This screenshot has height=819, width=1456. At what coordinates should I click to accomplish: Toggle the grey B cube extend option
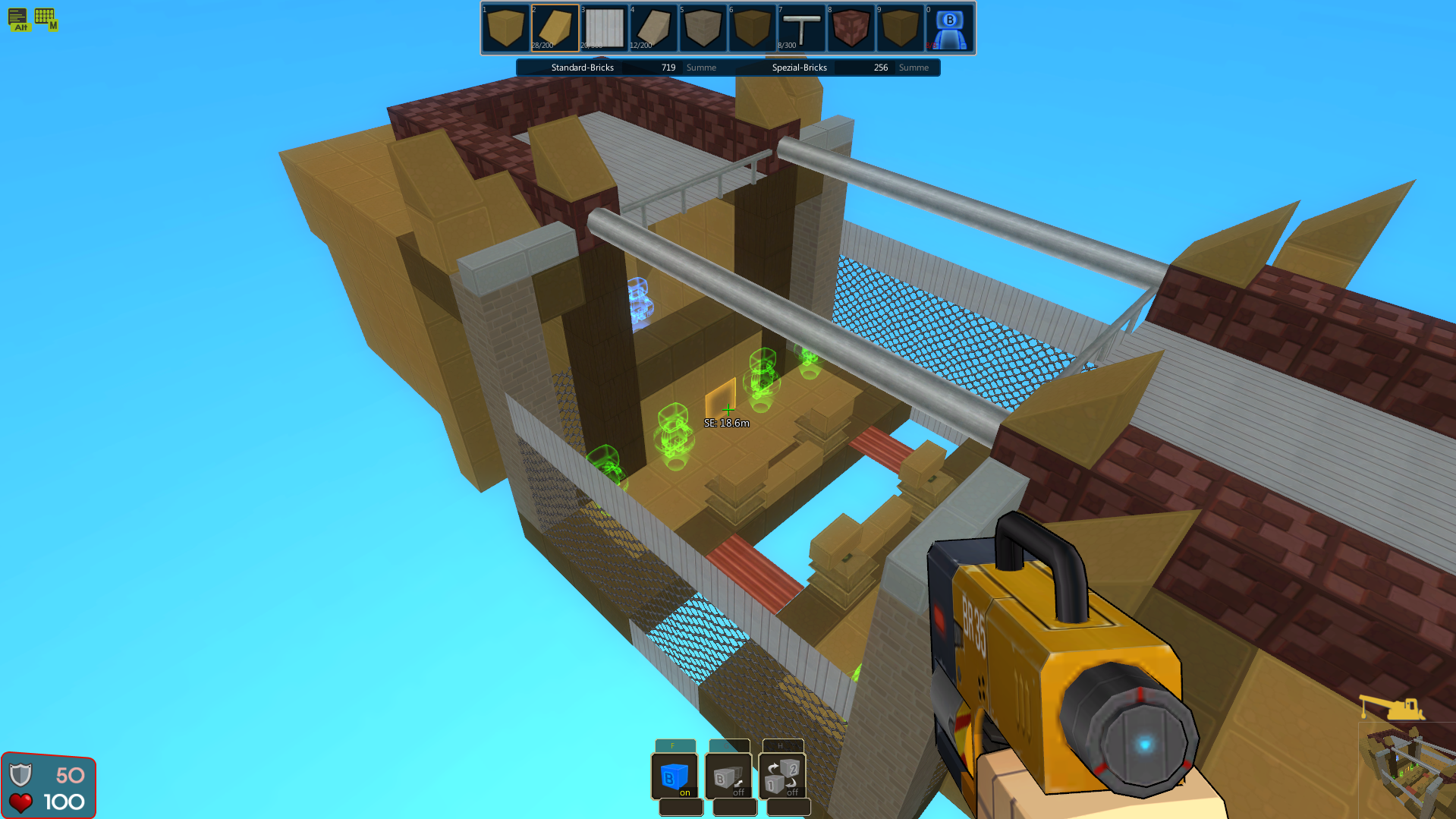[x=728, y=776]
